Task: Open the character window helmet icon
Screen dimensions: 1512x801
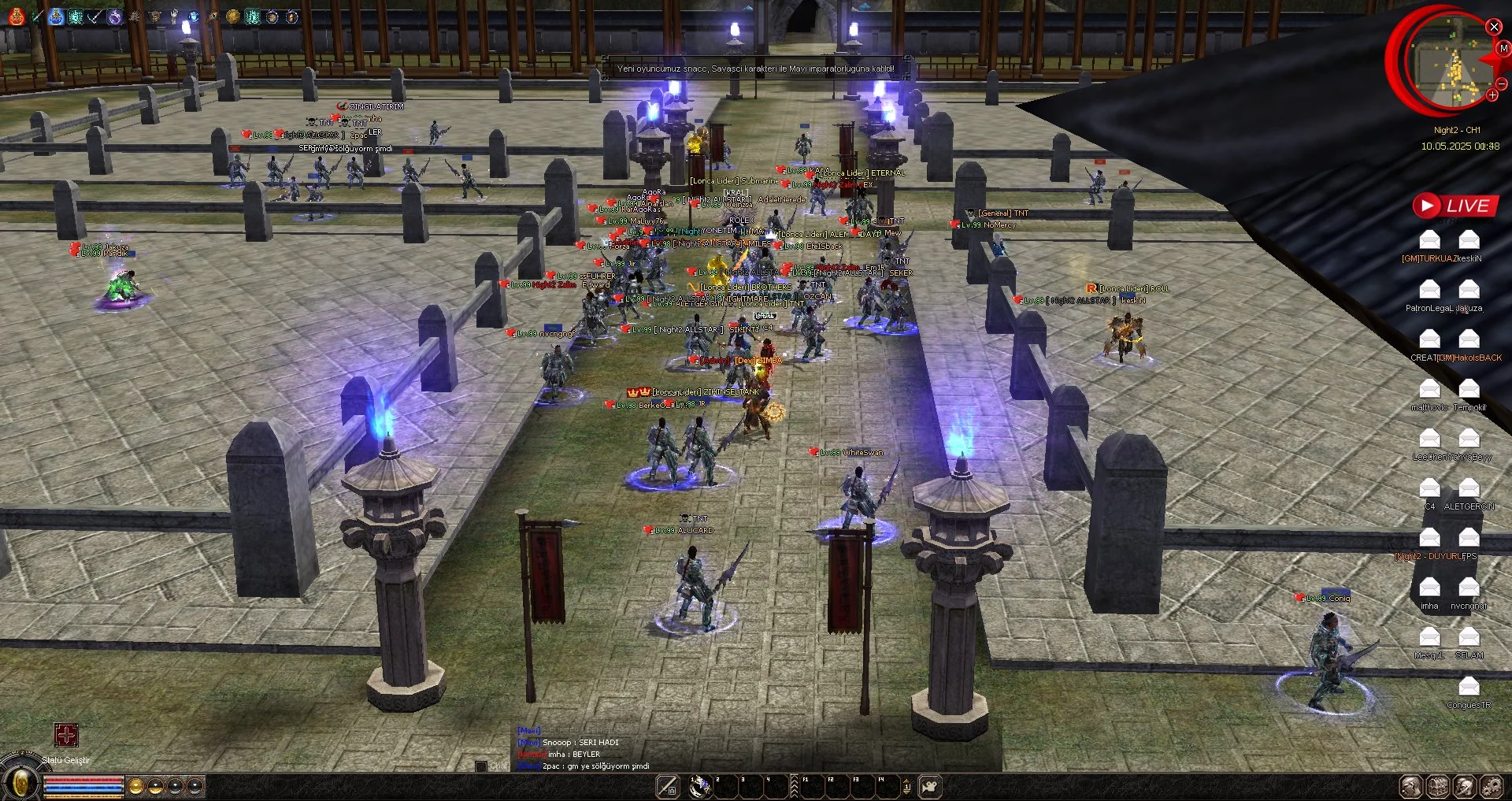Action: click(1410, 786)
